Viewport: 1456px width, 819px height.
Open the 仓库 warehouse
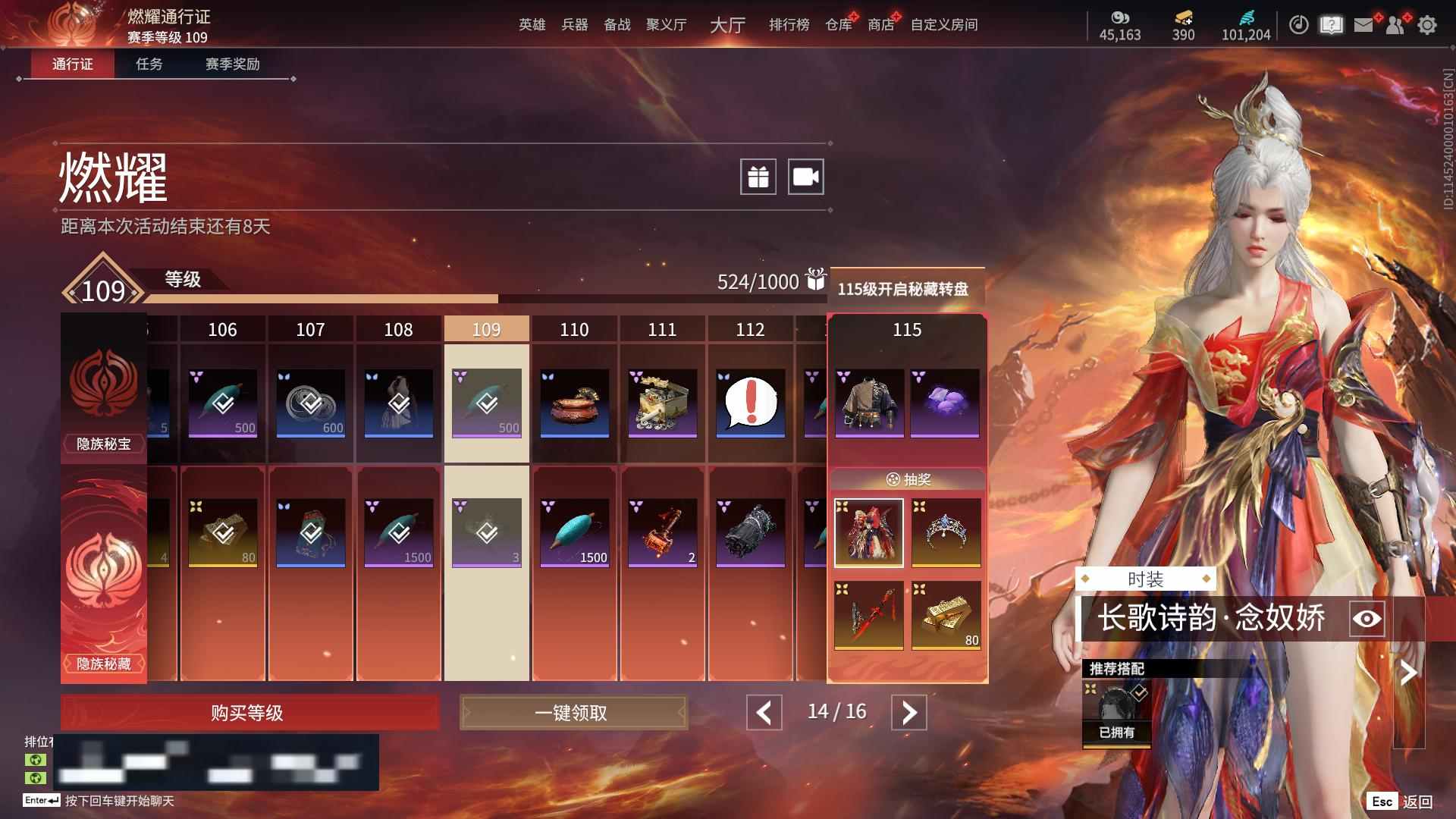pyautogui.click(x=838, y=25)
